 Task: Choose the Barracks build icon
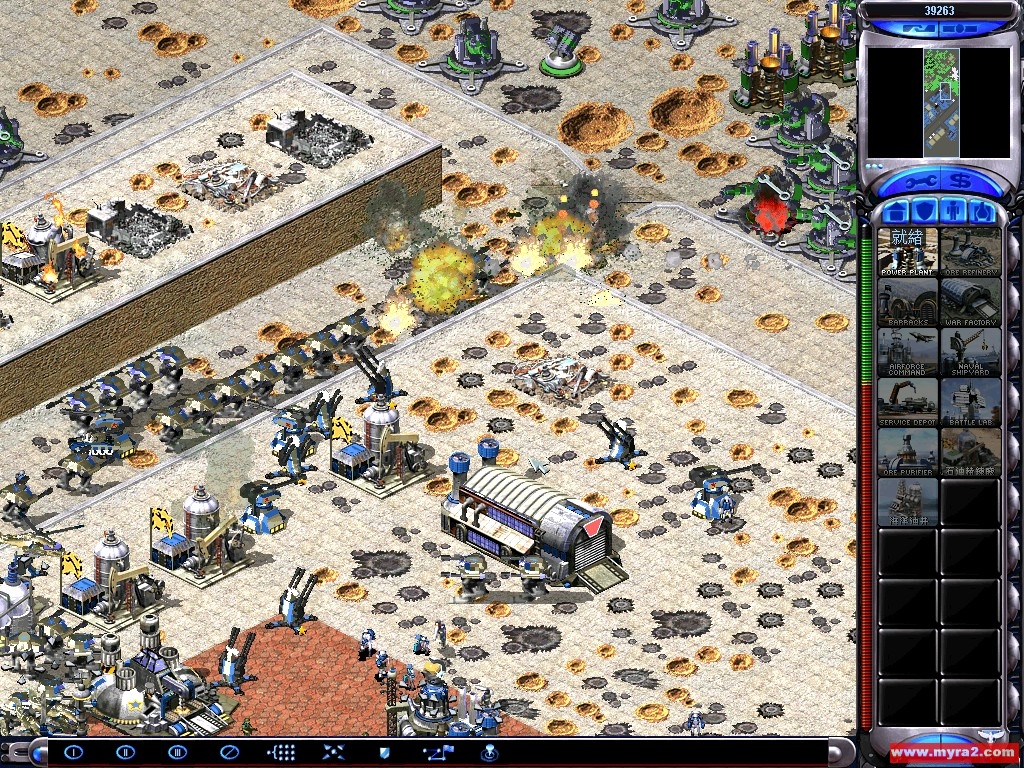point(908,301)
